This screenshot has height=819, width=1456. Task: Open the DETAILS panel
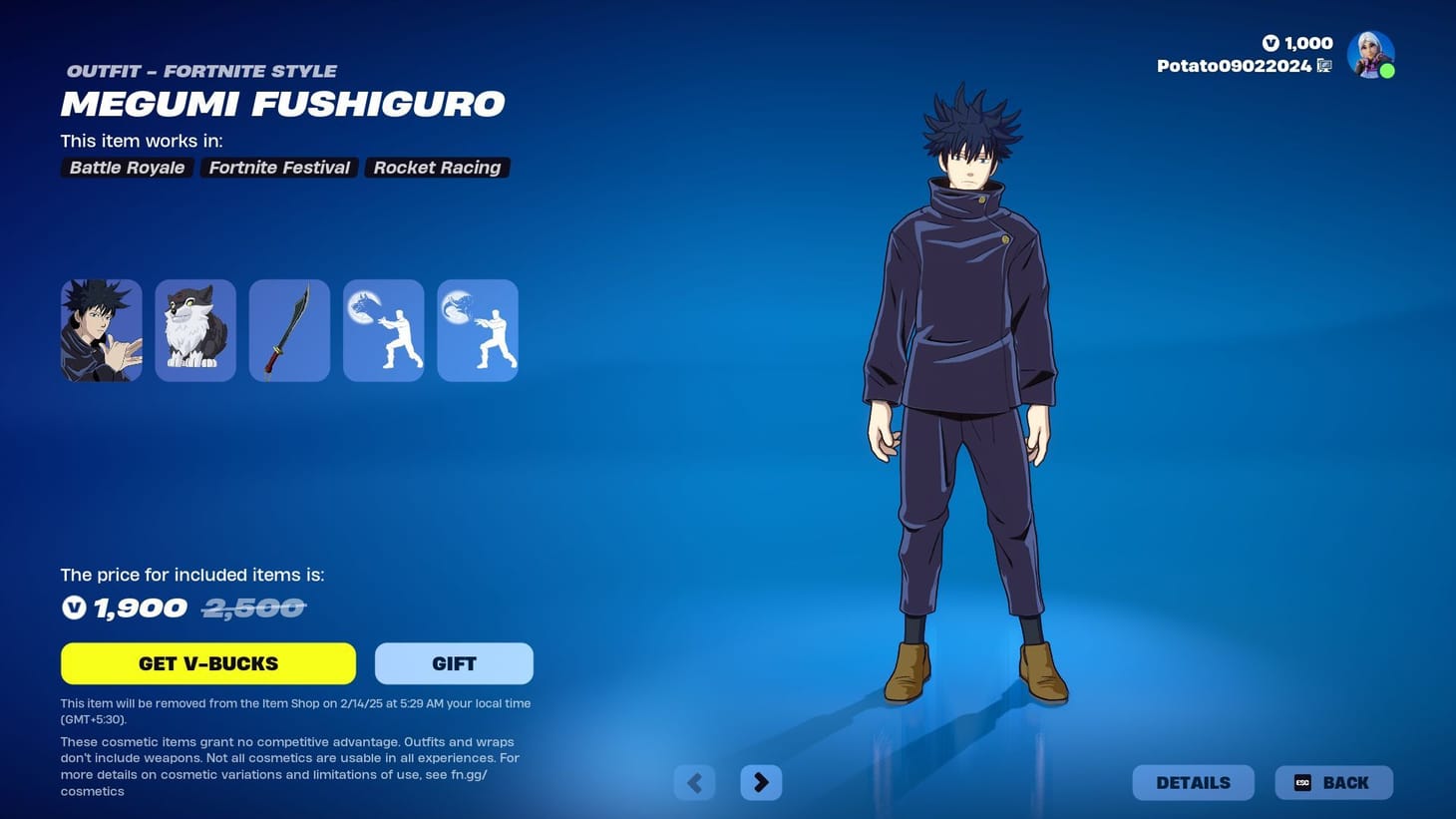tap(1193, 782)
